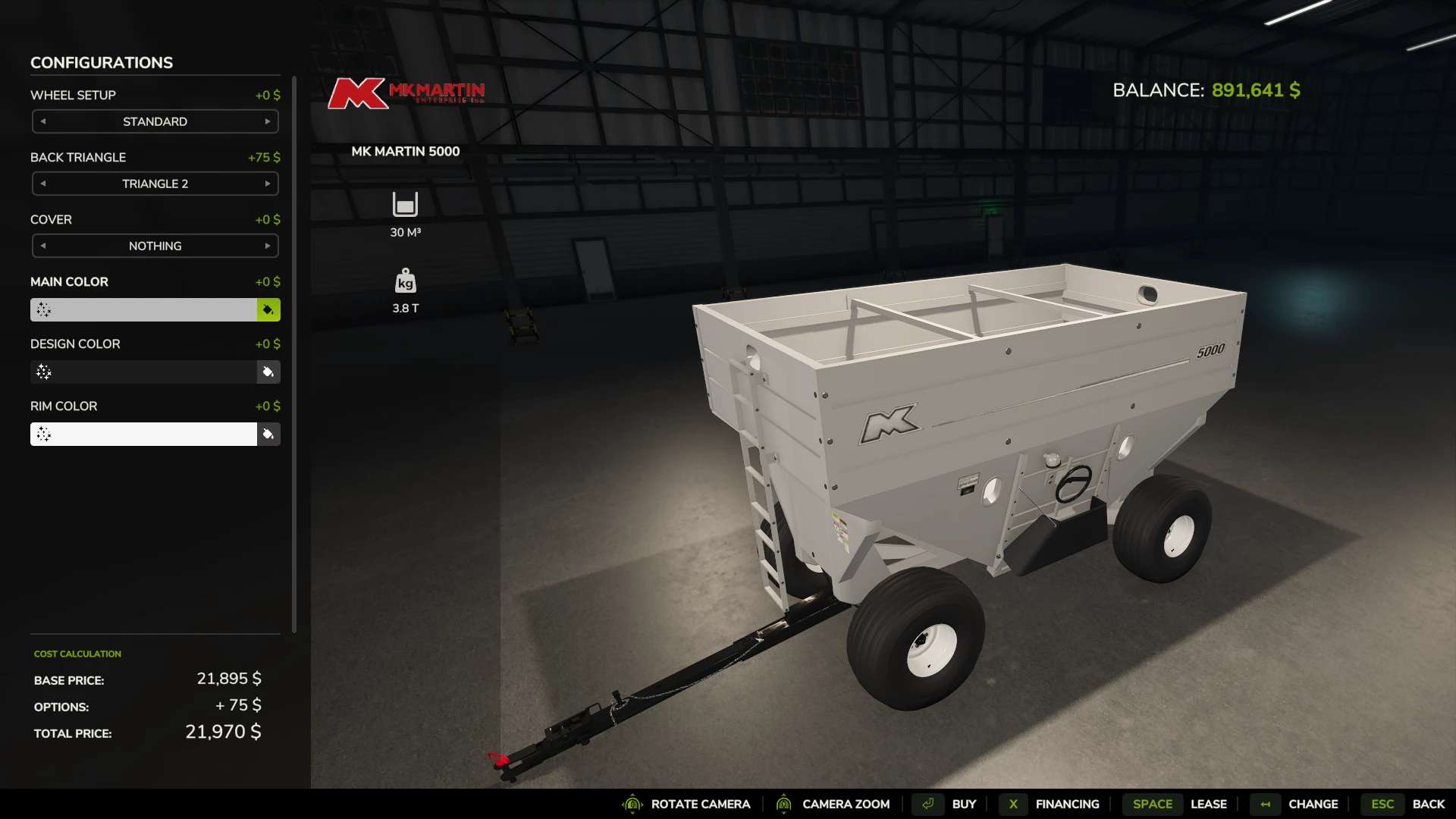Open the Main Color picker bar

[x=144, y=309]
